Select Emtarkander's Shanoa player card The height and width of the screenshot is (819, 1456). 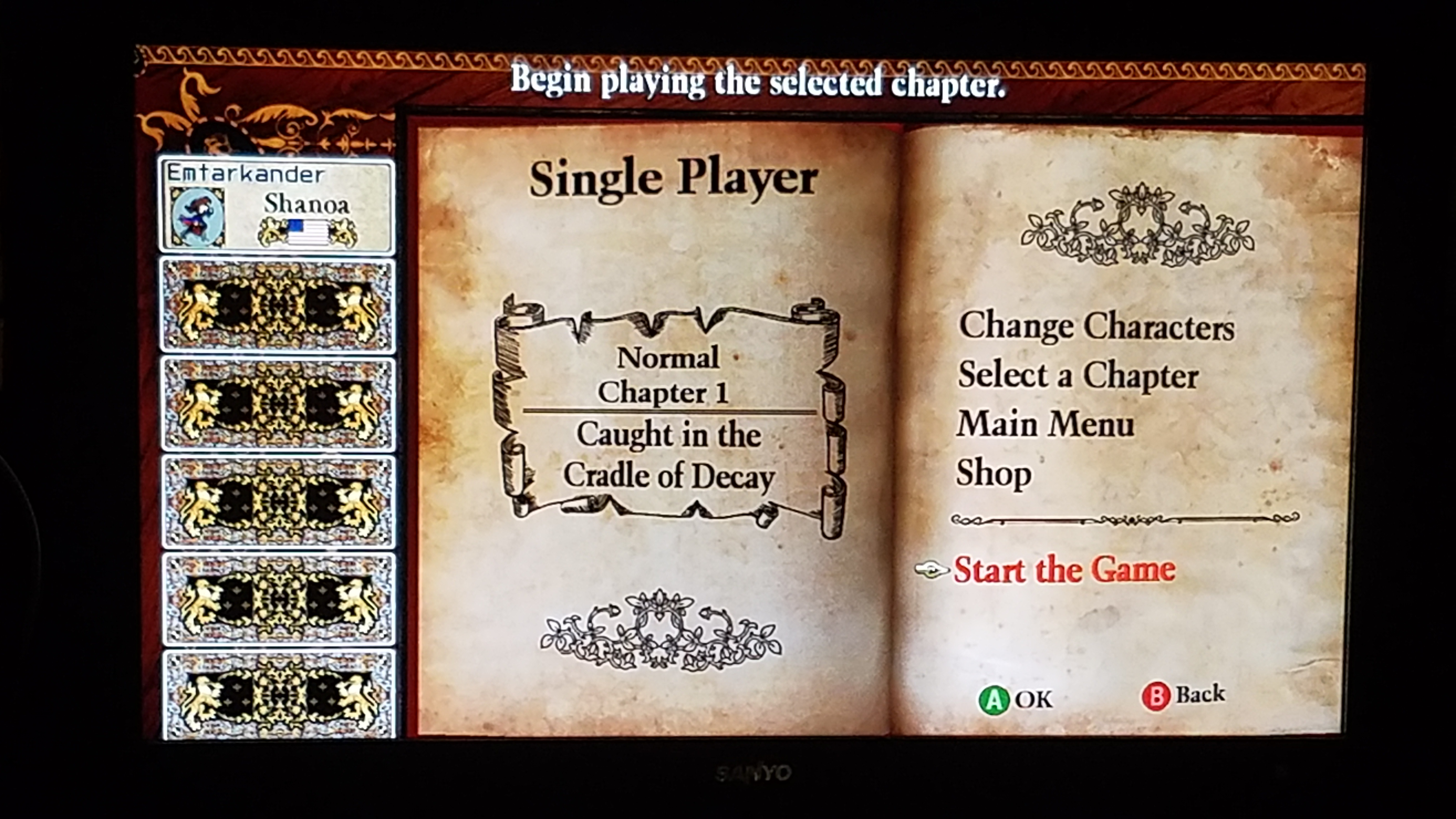(x=276, y=205)
